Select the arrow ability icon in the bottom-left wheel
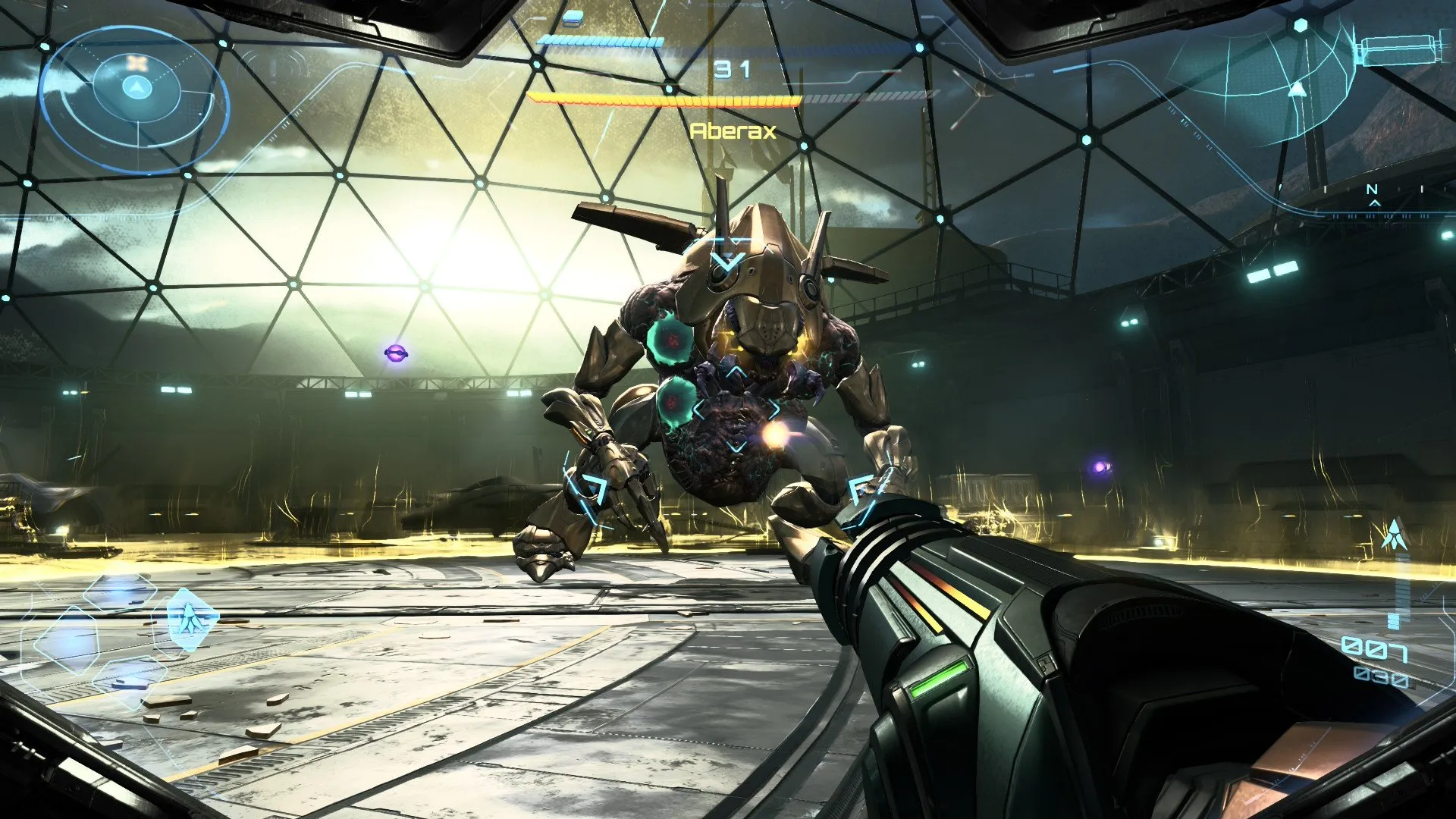This screenshot has height=819, width=1456. point(193,620)
